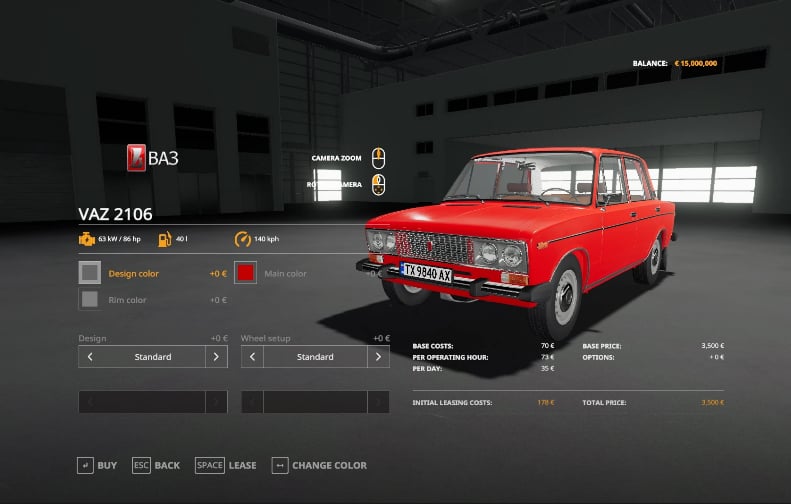Pick the Rim color swatch
Screen dimensions: 791x504
click(90, 299)
